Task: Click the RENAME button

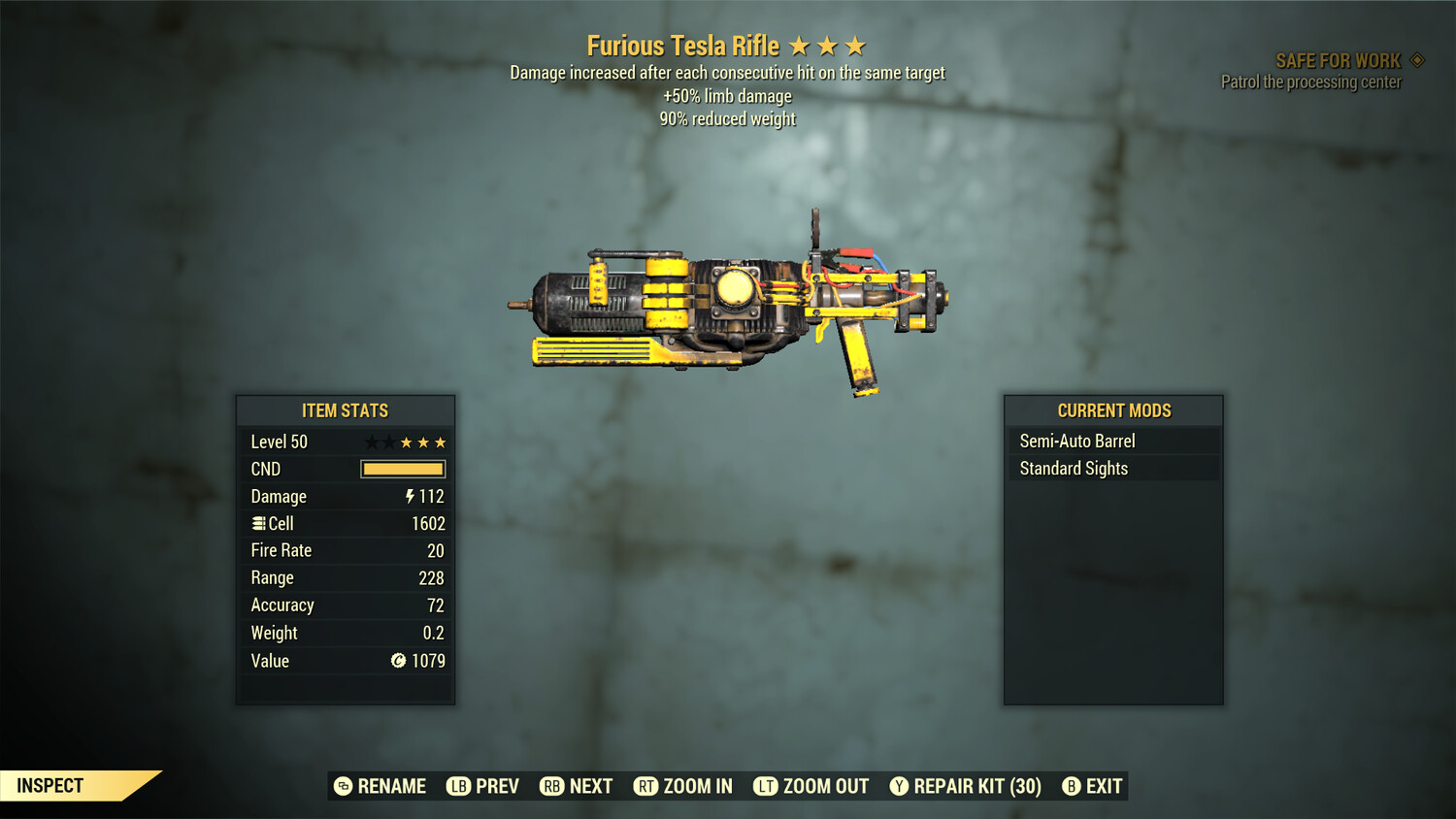Action: coord(392,786)
